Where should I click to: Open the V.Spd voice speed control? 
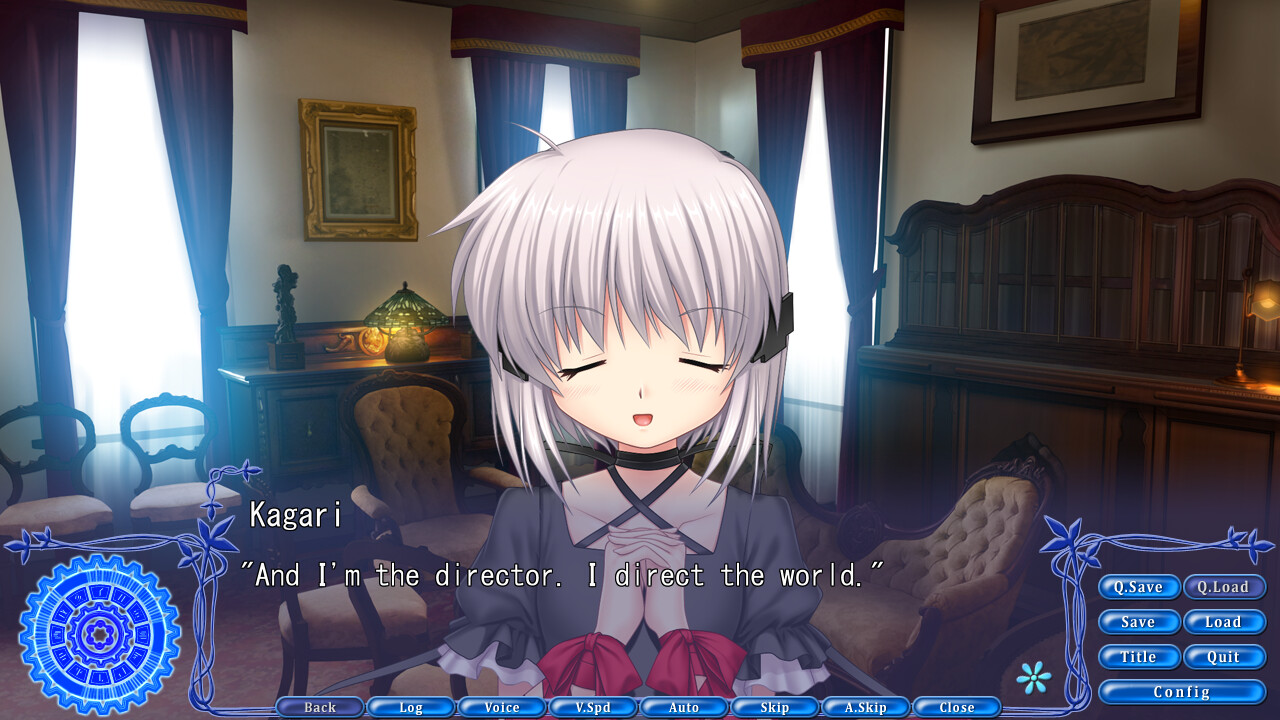592,707
